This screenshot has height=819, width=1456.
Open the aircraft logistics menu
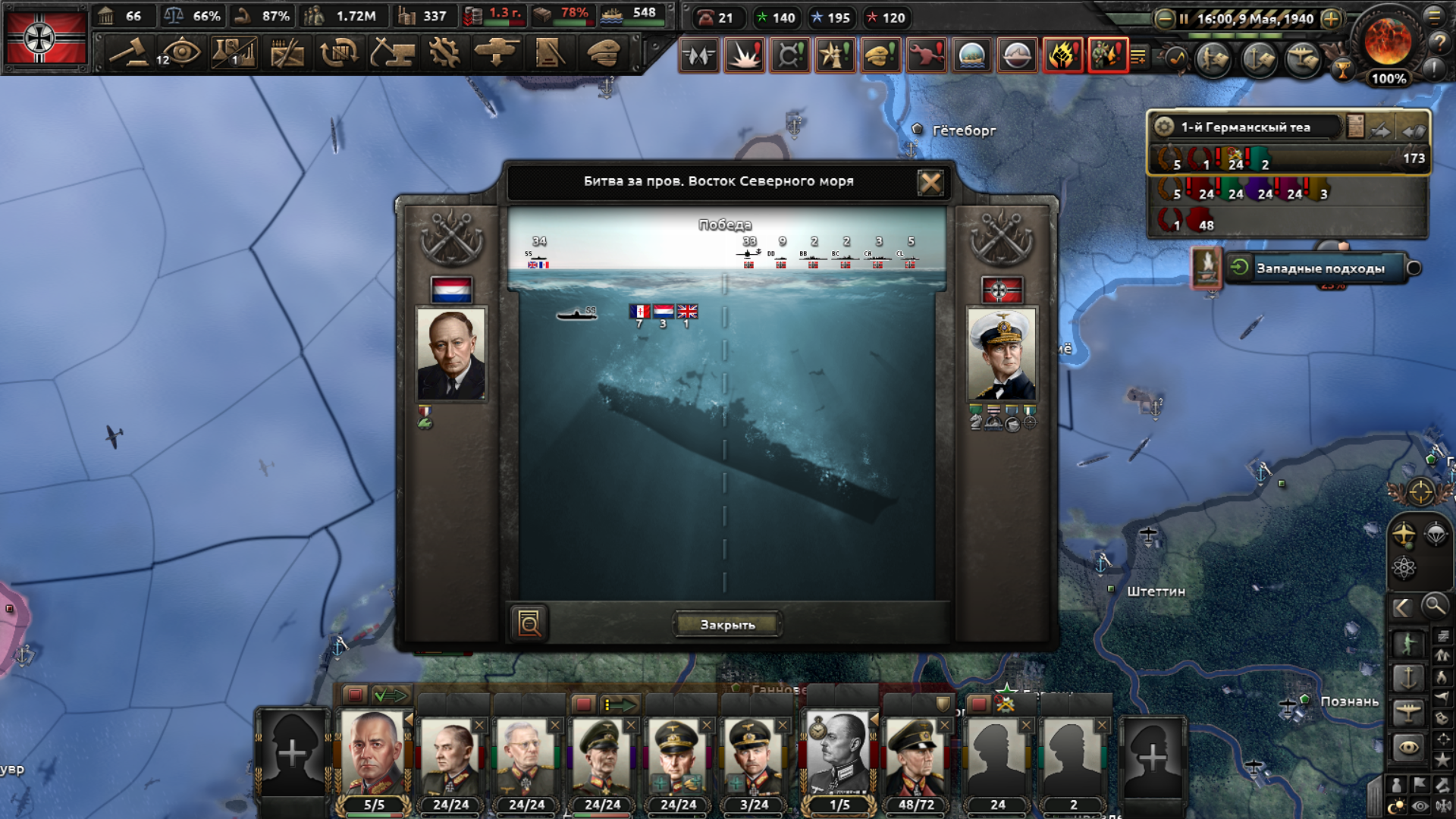(x=497, y=53)
